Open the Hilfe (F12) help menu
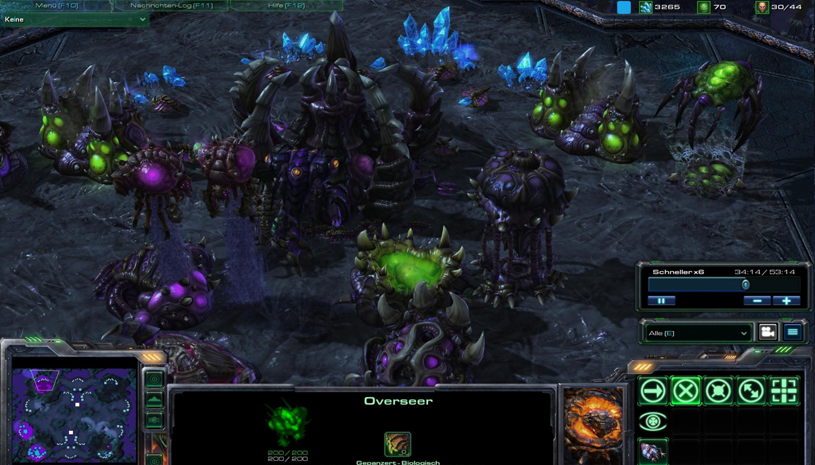Screen dimensions: 815x465 click(287, 5)
